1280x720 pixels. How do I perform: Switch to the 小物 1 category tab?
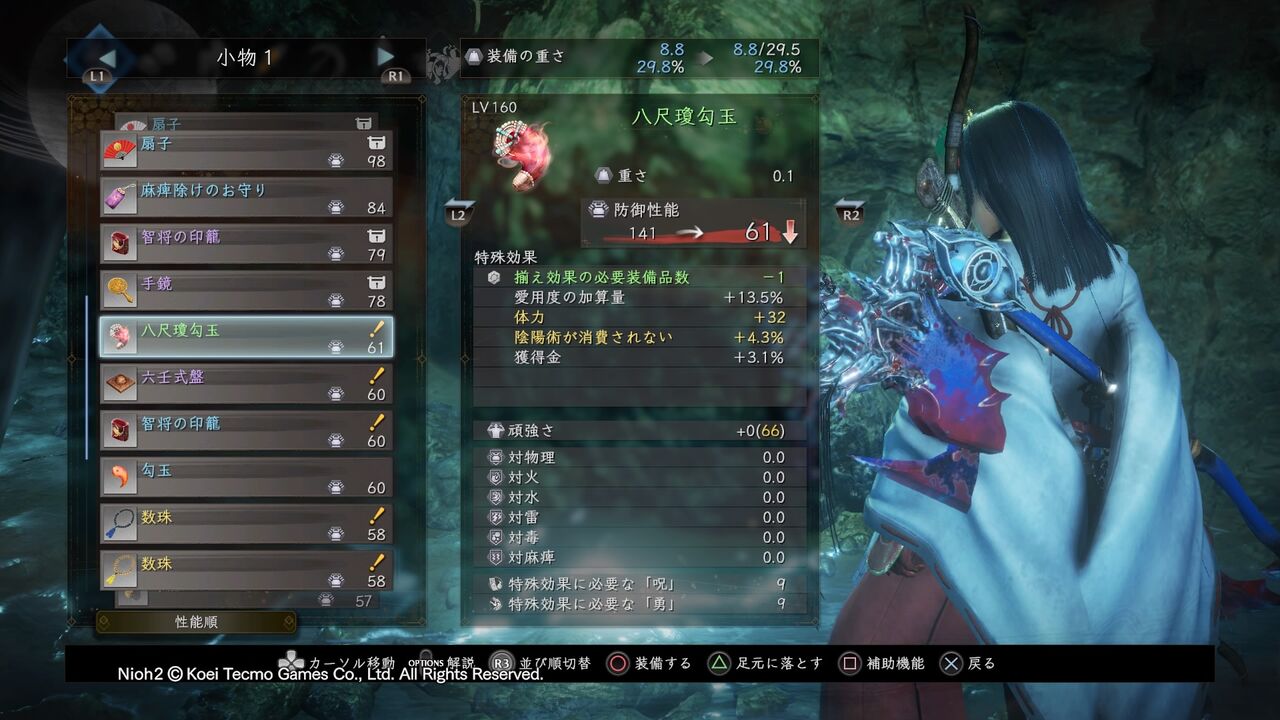243,57
